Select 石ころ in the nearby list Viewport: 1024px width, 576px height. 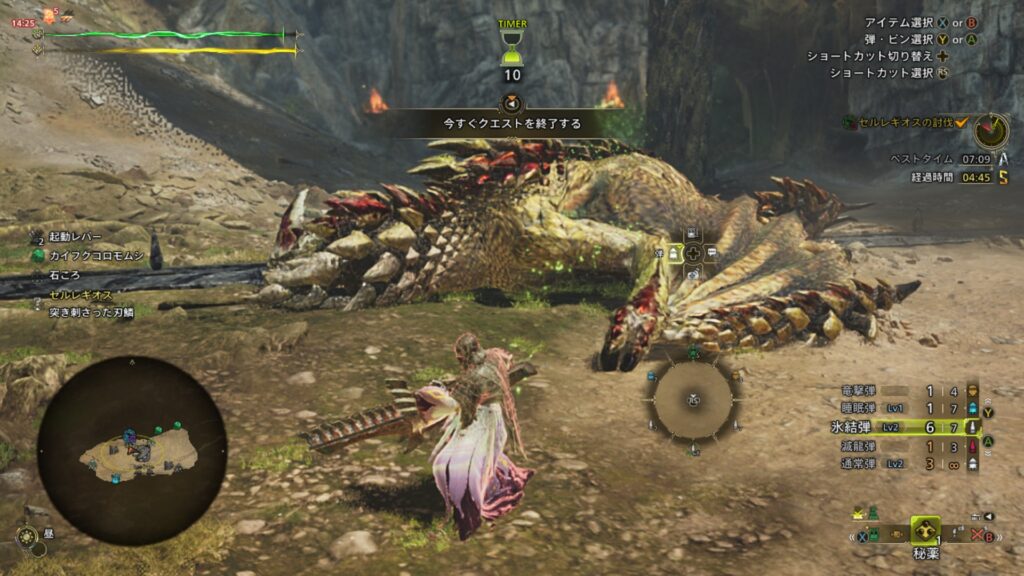click(x=65, y=275)
